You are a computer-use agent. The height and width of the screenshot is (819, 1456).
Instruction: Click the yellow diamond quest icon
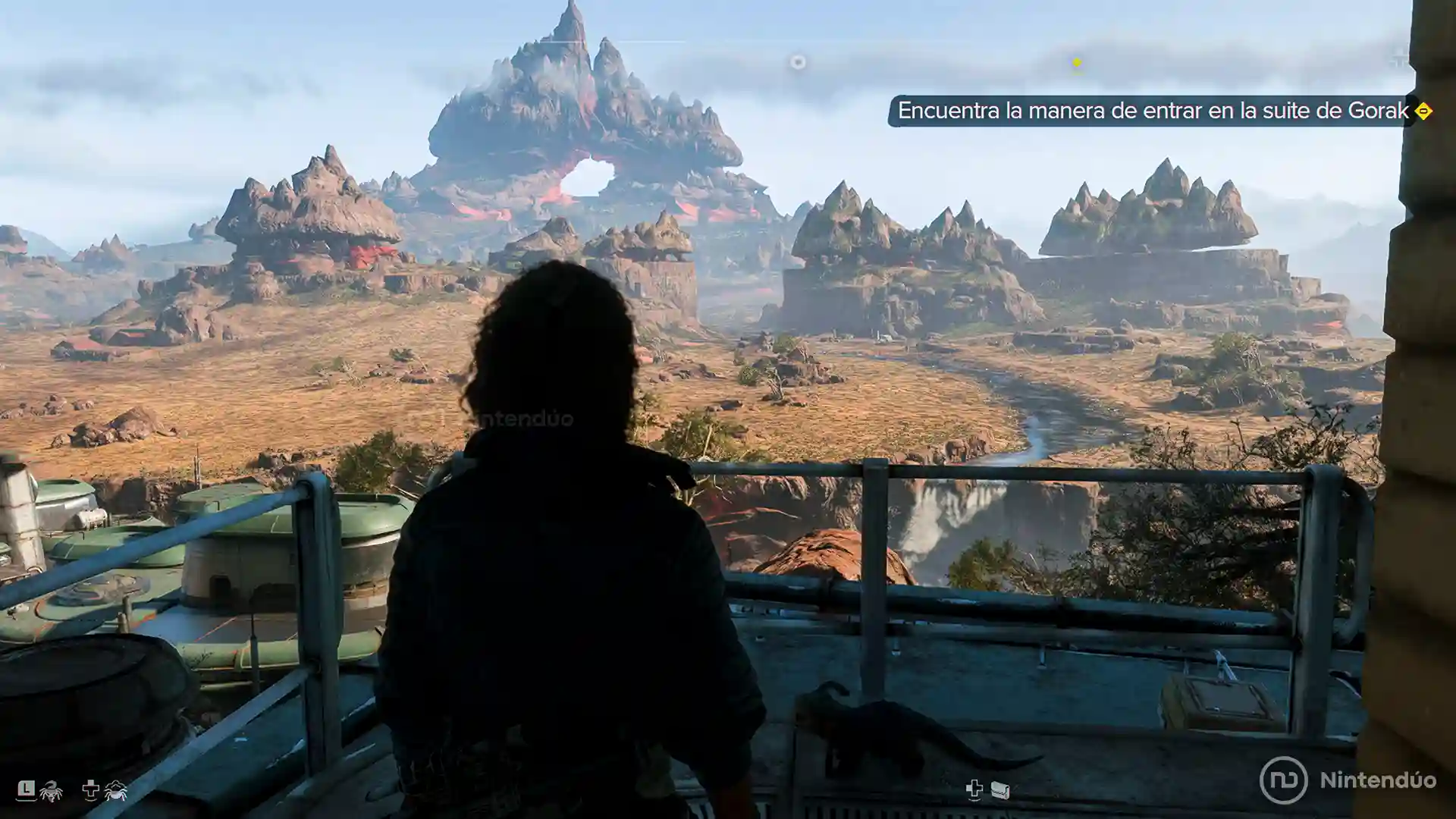(1423, 111)
